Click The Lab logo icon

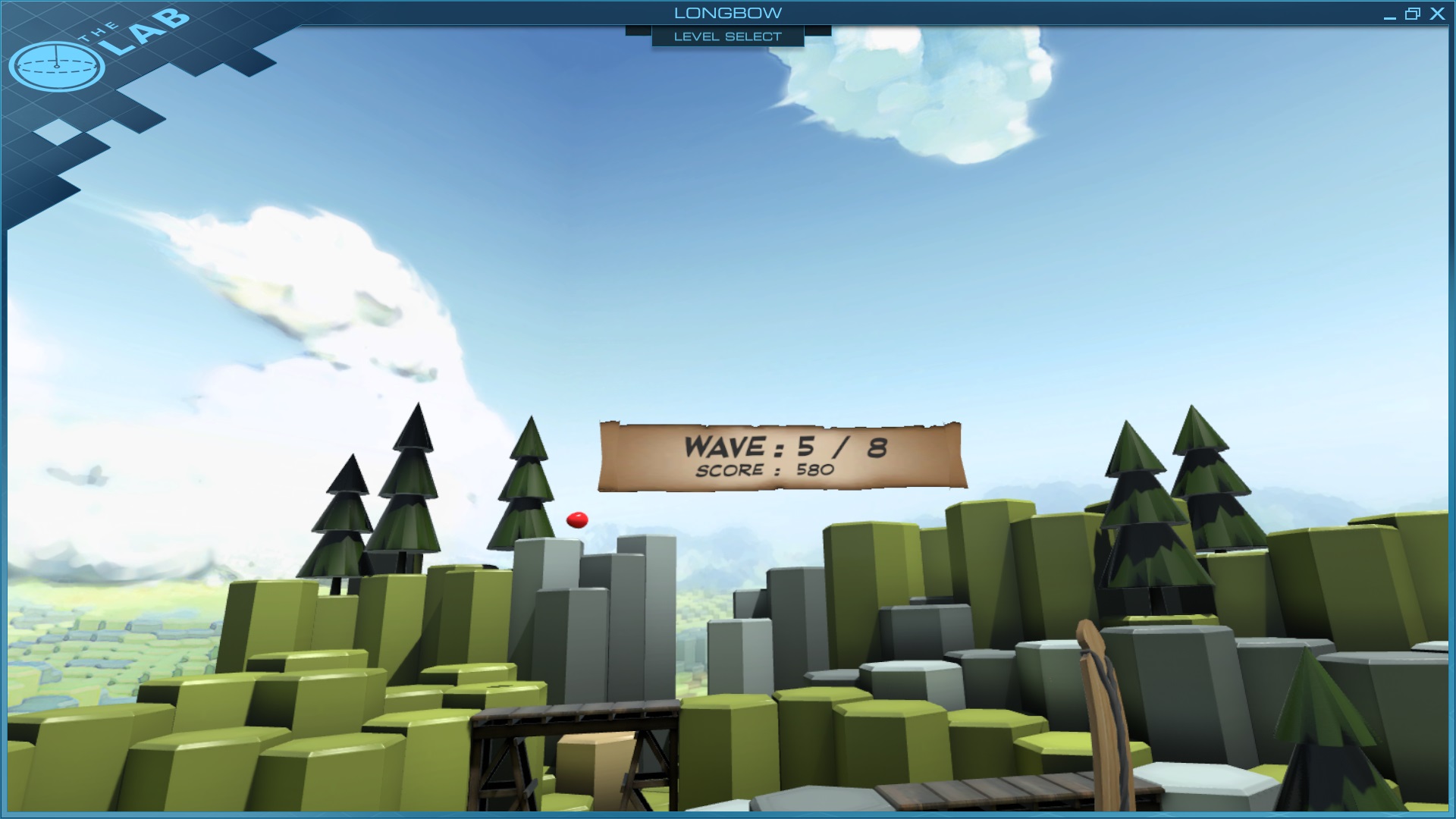coord(57,66)
